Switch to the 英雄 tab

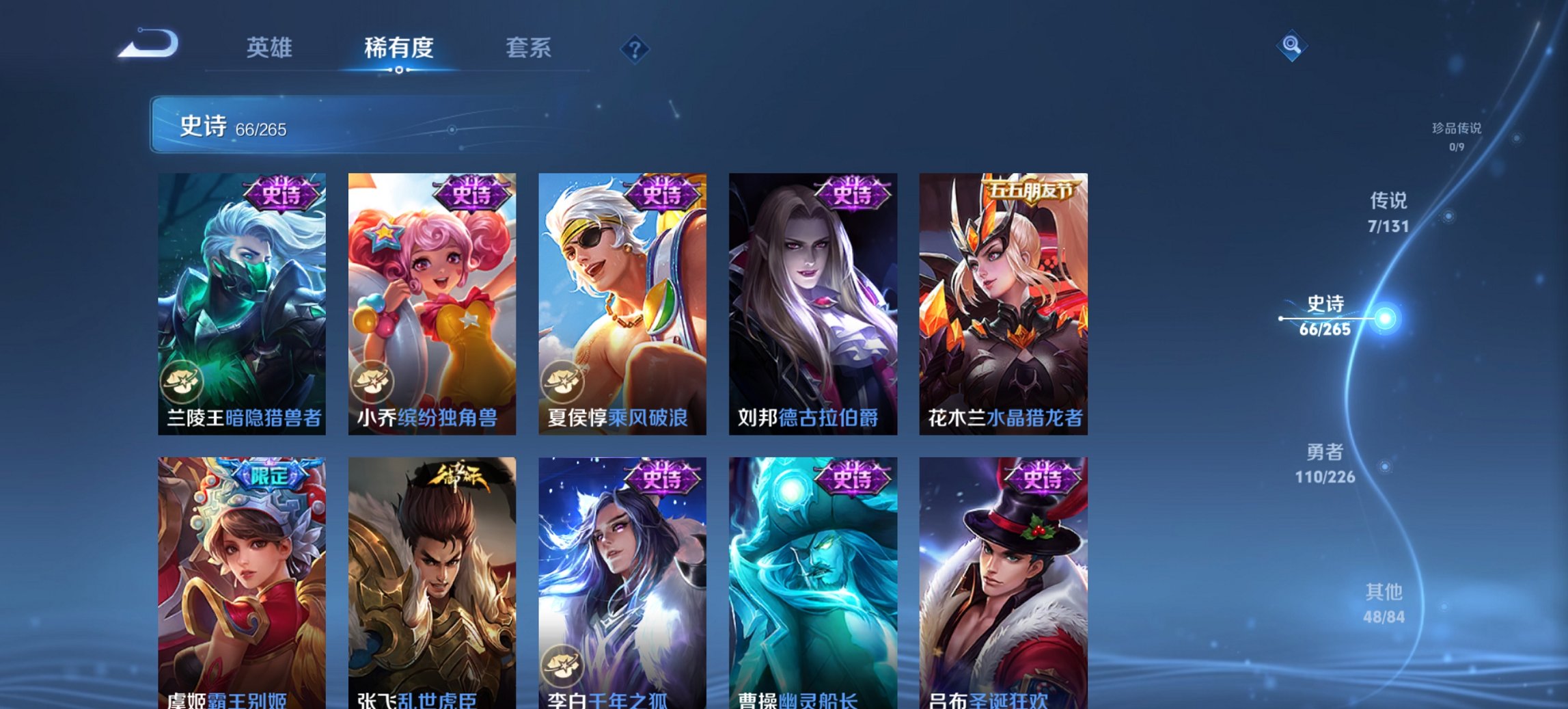point(271,48)
